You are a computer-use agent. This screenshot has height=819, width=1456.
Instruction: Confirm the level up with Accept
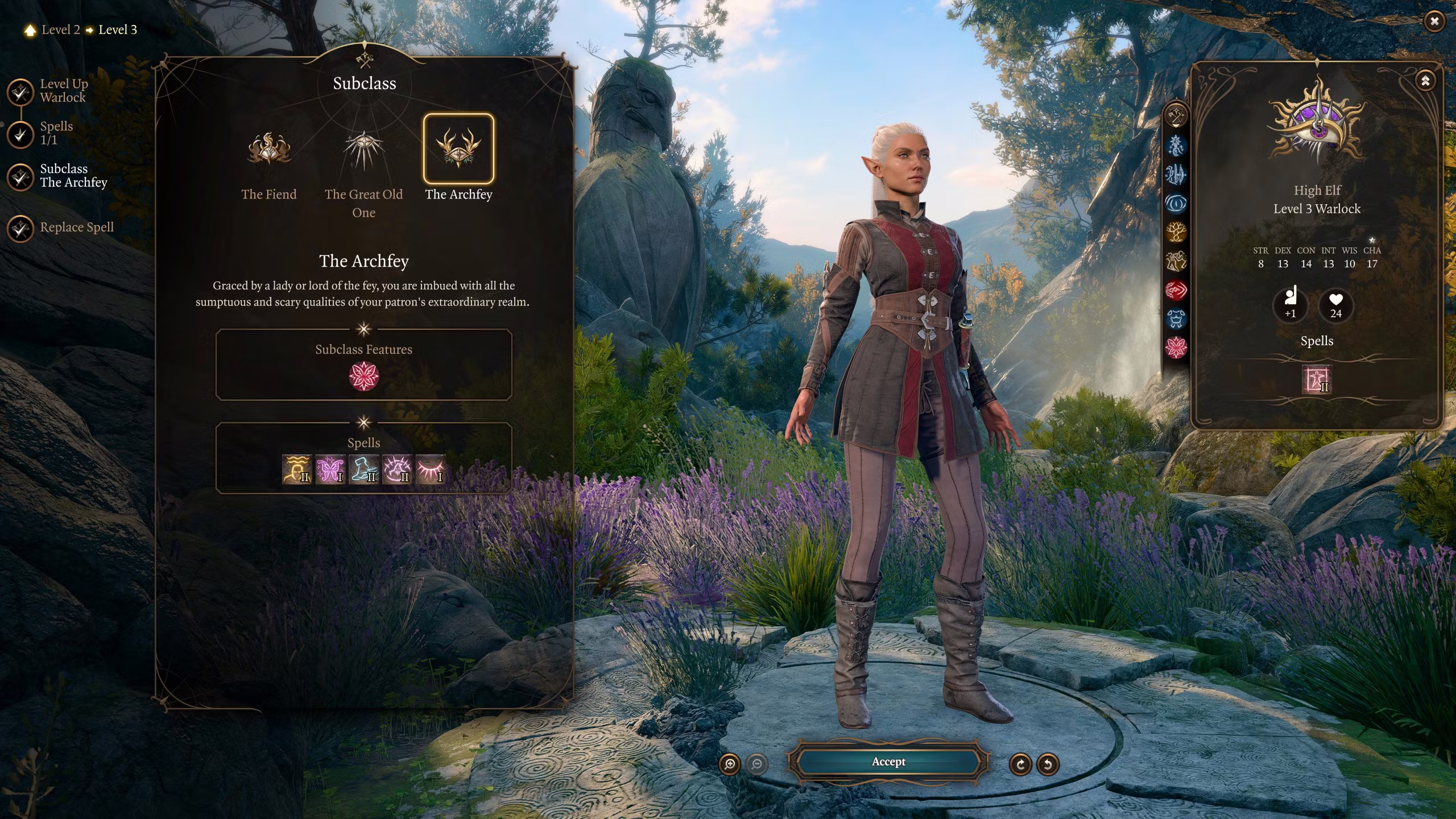(888, 762)
